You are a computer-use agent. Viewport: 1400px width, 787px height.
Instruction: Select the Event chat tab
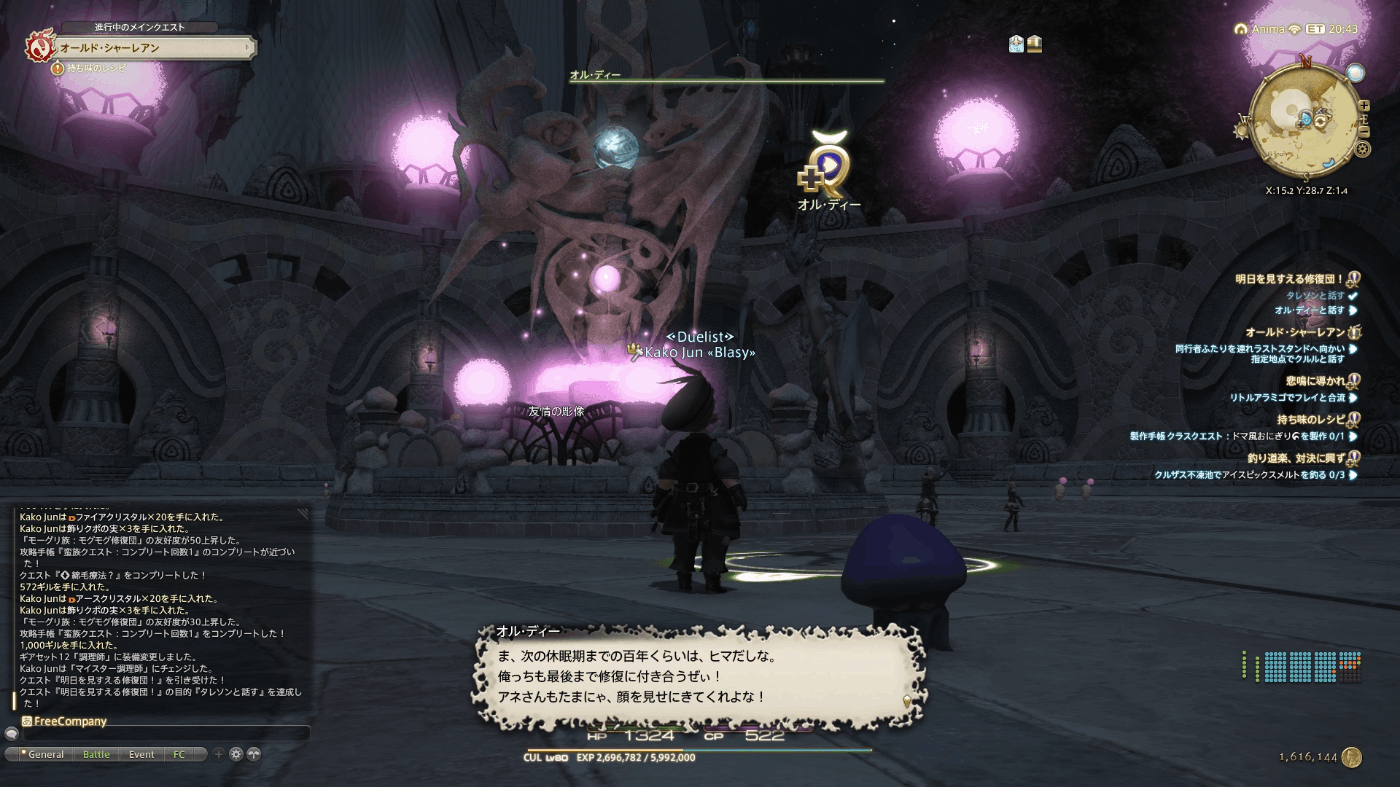(141, 754)
